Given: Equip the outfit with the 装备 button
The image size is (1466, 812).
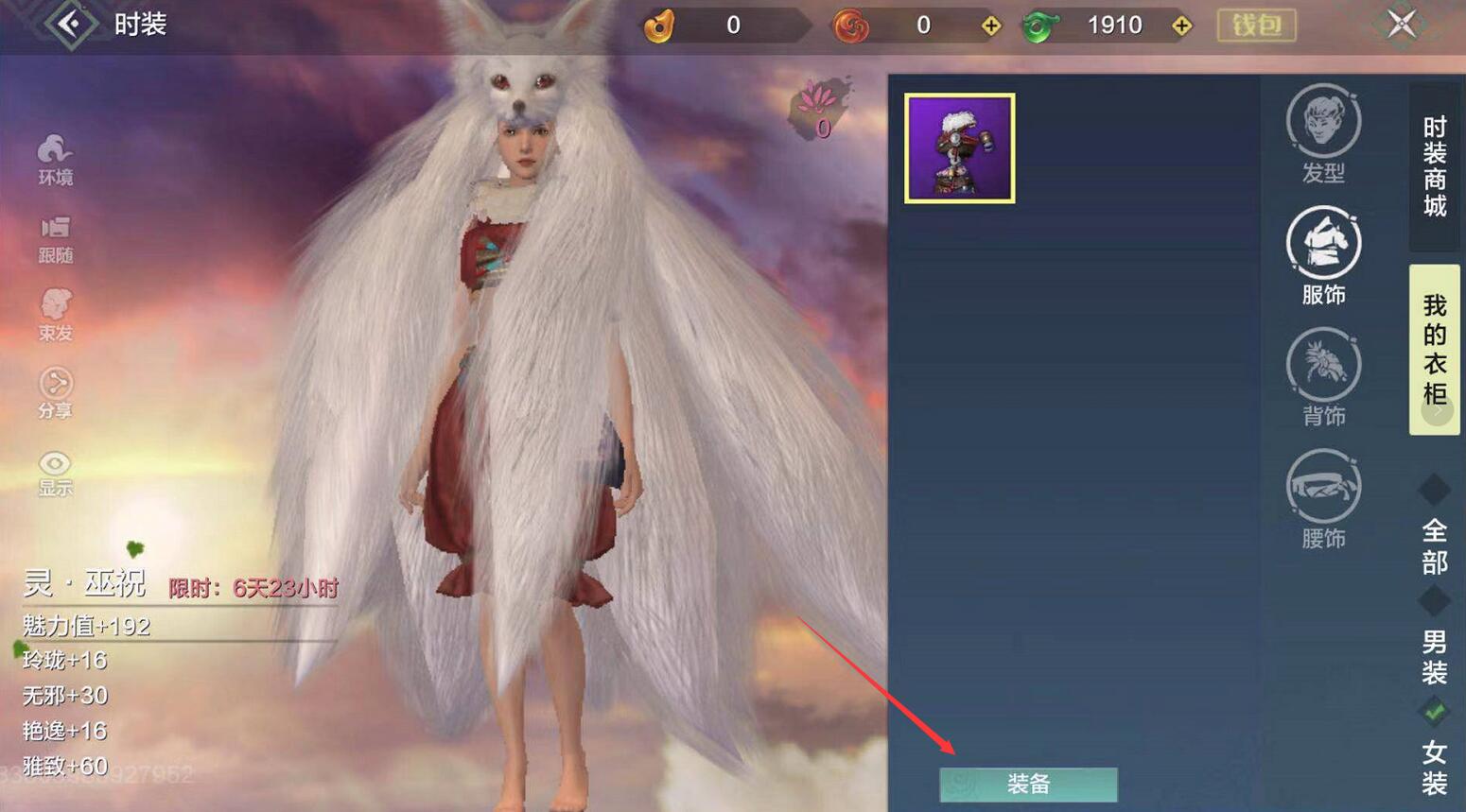Looking at the screenshot, I should click(1028, 785).
